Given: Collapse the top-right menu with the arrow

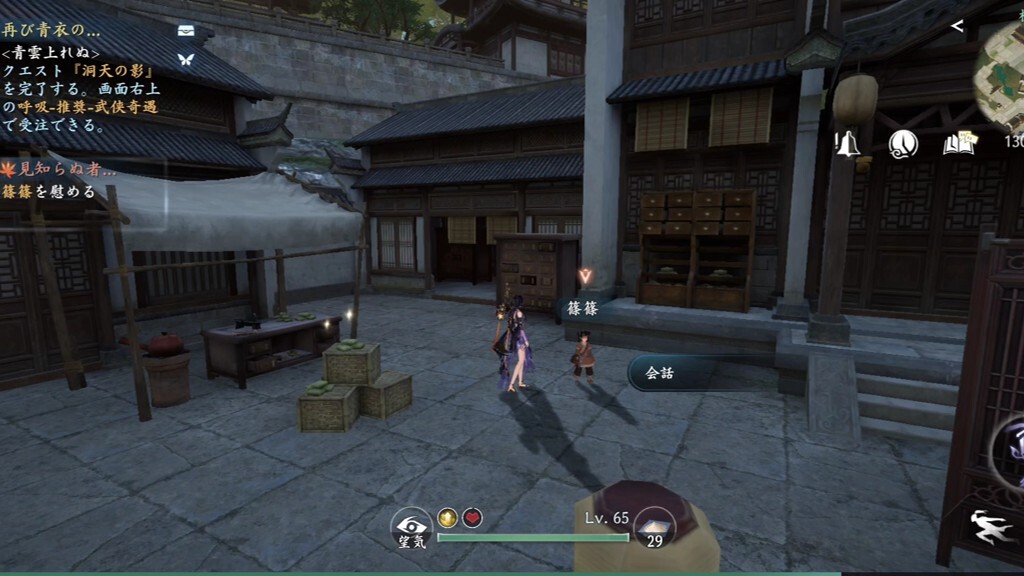Looking at the screenshot, I should click(x=957, y=26).
